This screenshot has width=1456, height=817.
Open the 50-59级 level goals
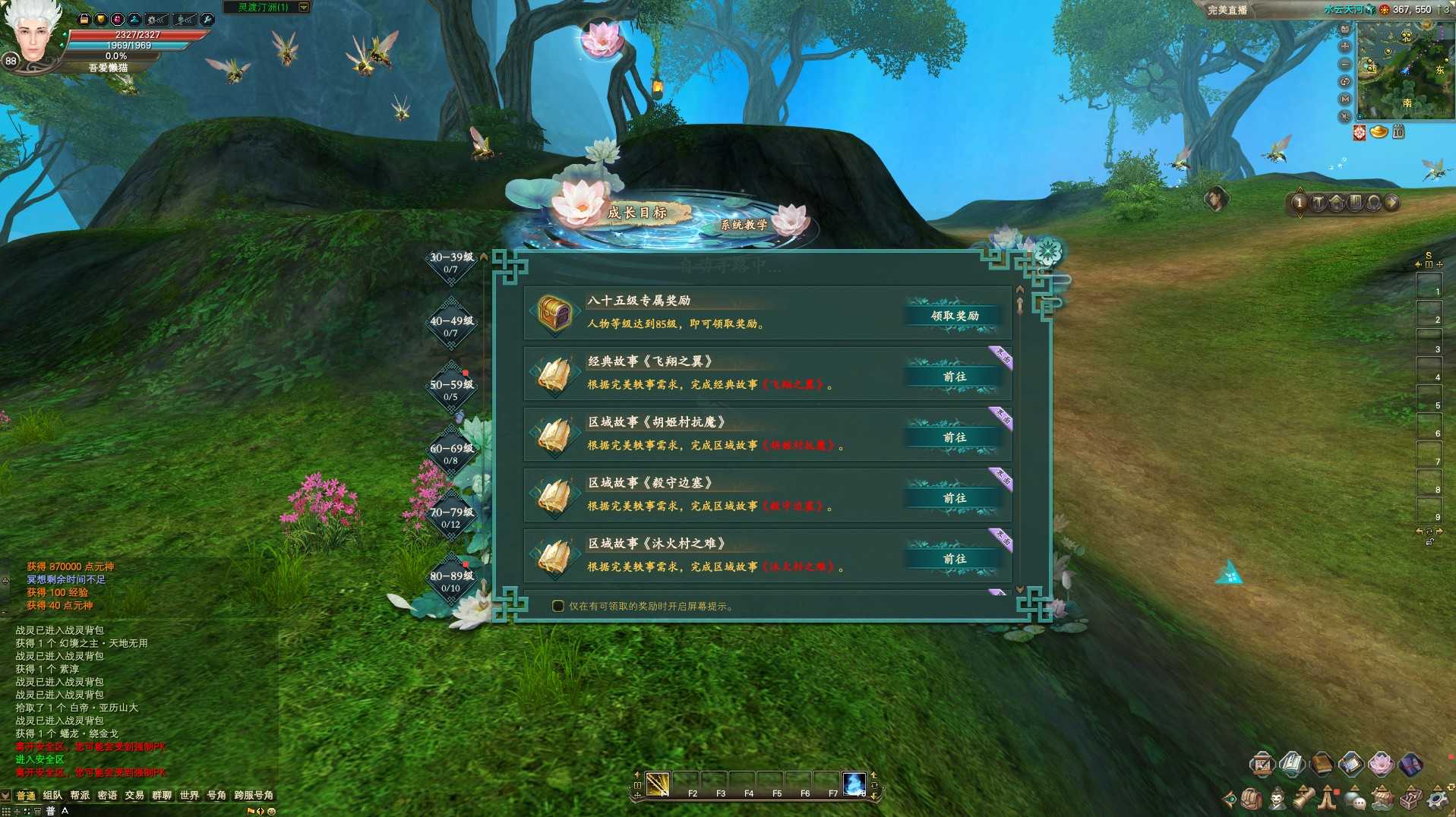451,390
